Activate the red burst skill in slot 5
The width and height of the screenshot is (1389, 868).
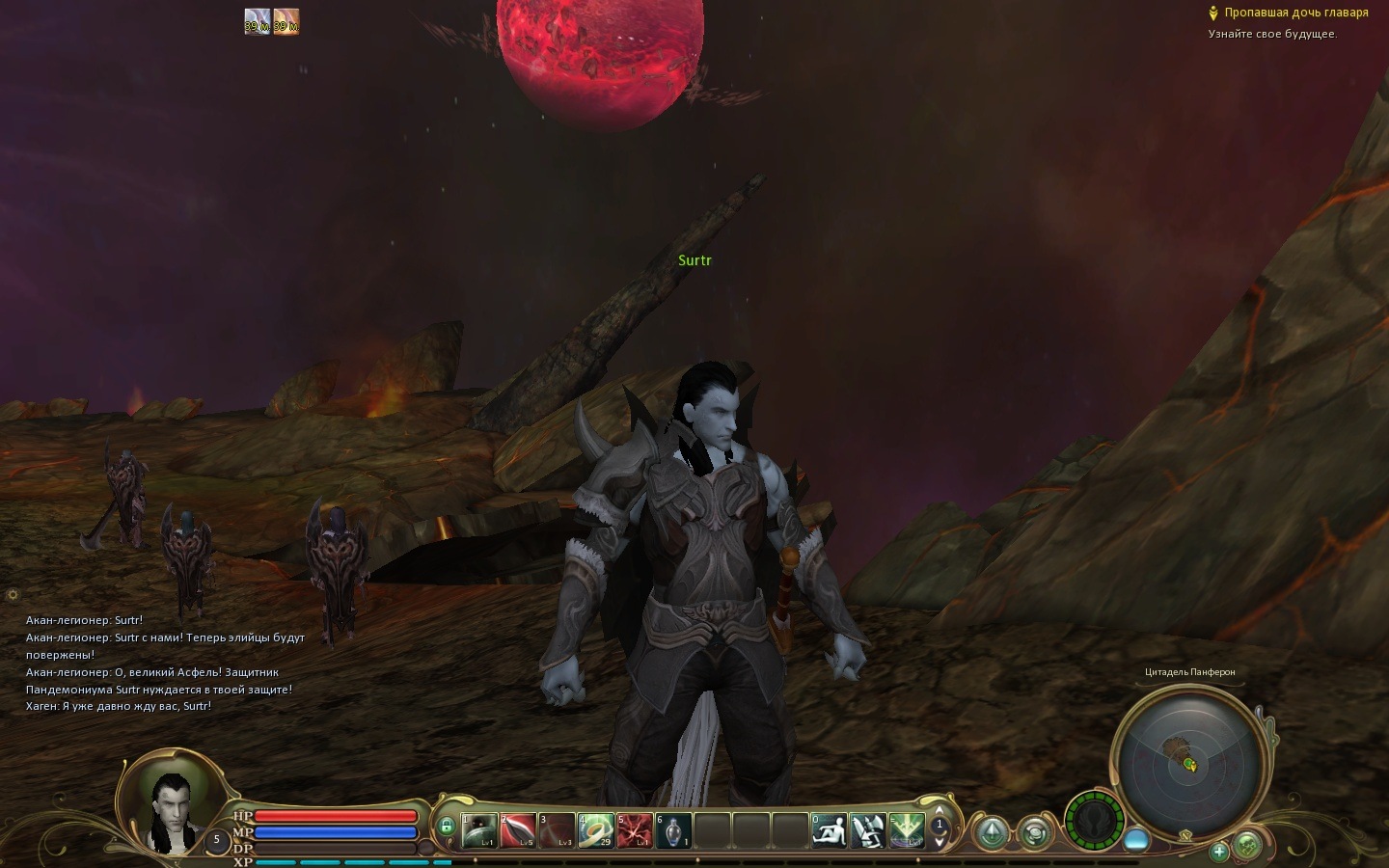pyautogui.click(x=634, y=829)
